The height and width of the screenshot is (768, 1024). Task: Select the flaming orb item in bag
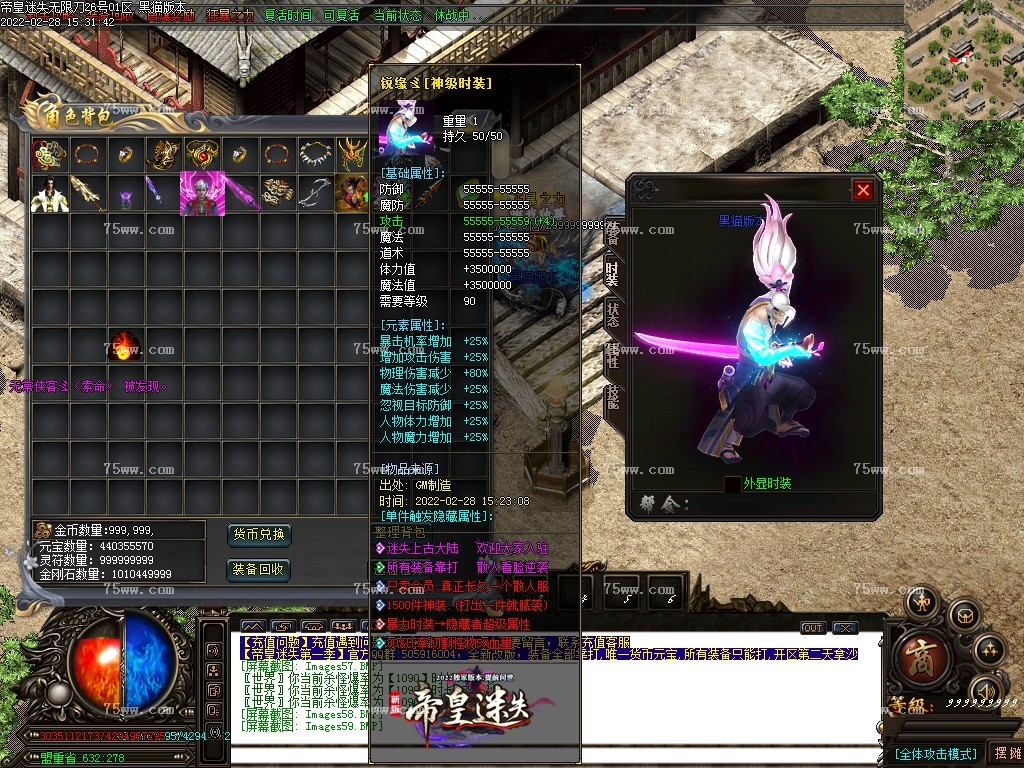(x=124, y=346)
